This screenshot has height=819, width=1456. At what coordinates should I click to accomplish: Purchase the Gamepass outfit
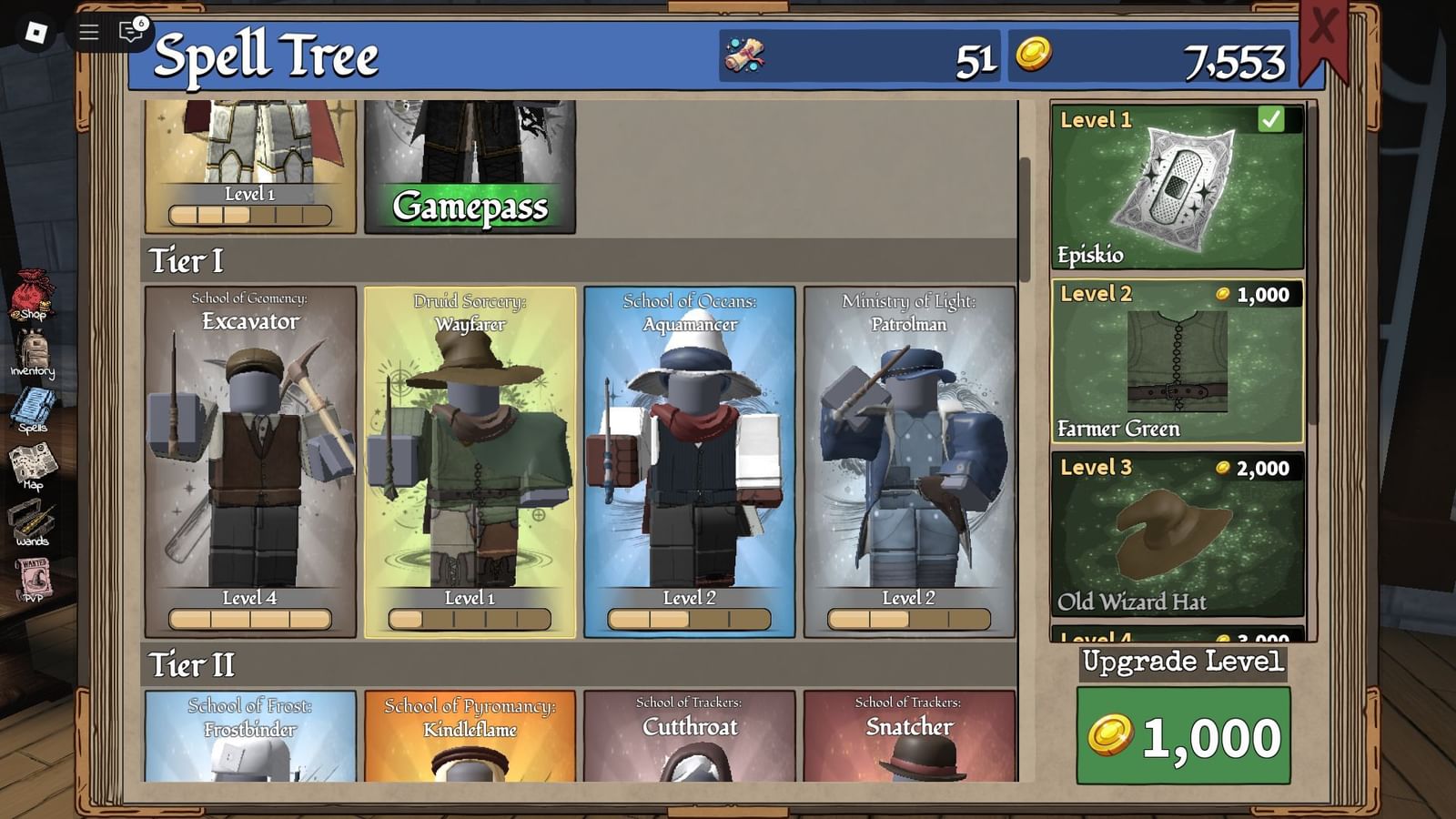click(470, 207)
